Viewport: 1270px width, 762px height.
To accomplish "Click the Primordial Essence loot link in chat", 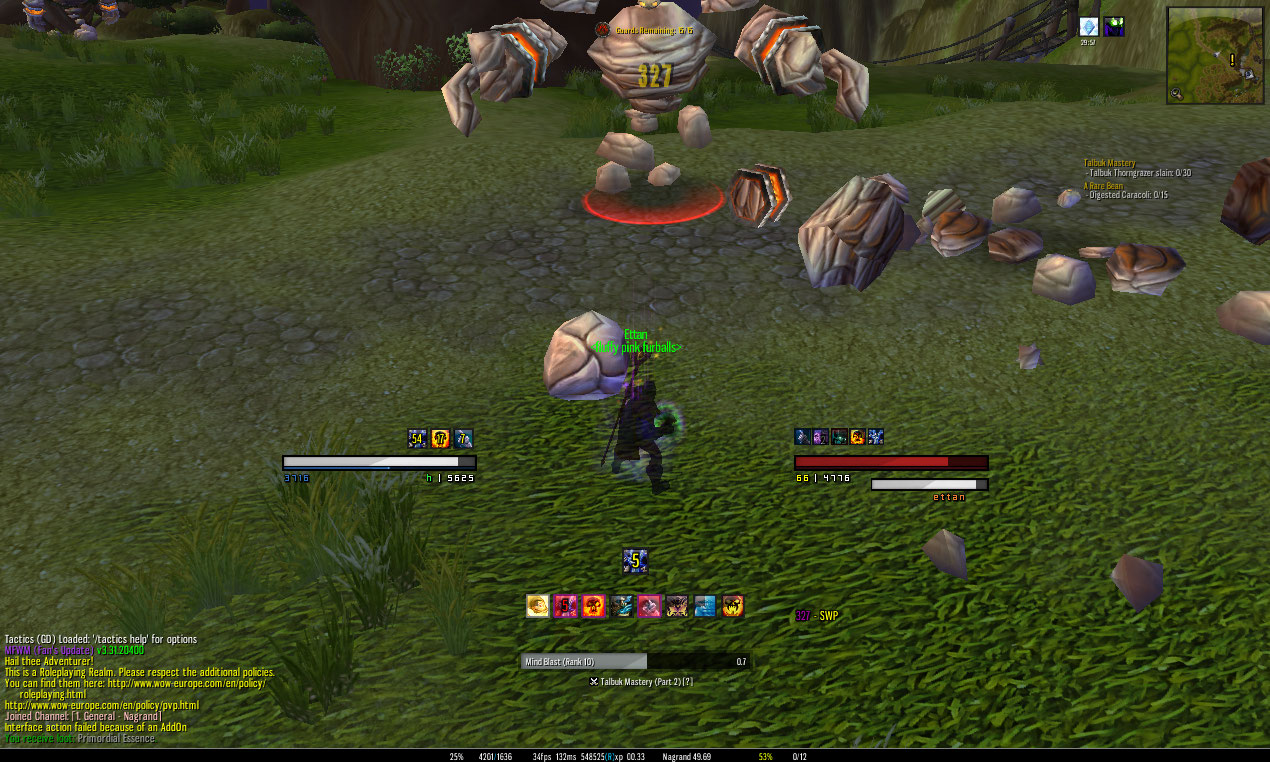I will 115,738.
